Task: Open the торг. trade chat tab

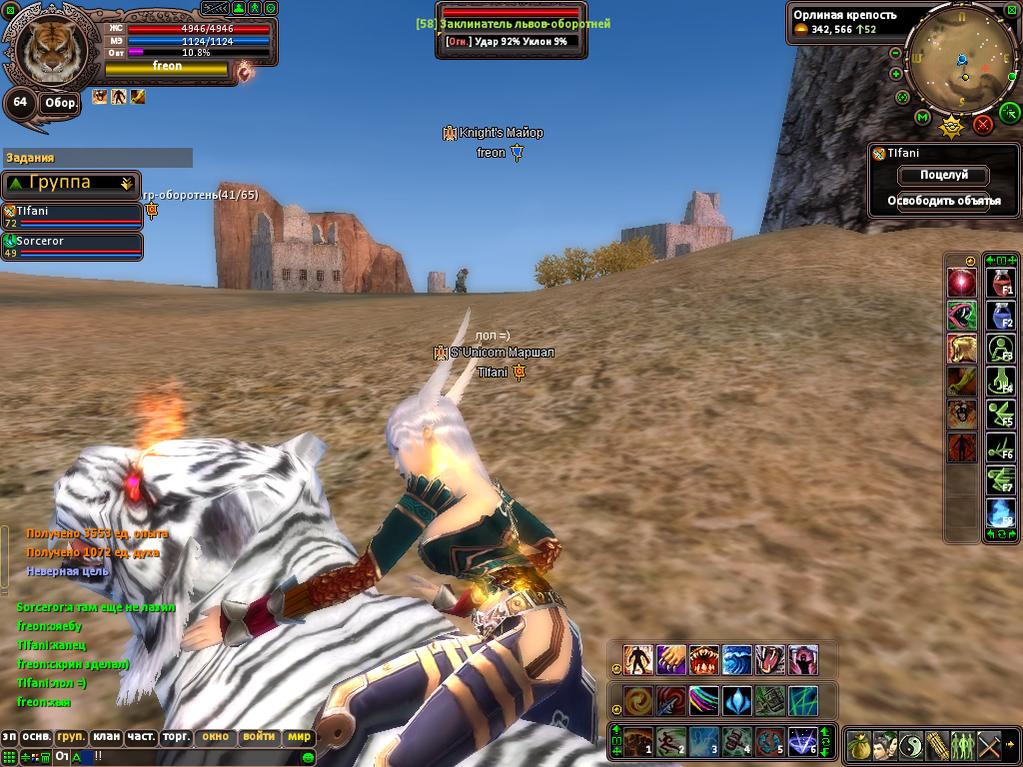Action: click(177, 737)
